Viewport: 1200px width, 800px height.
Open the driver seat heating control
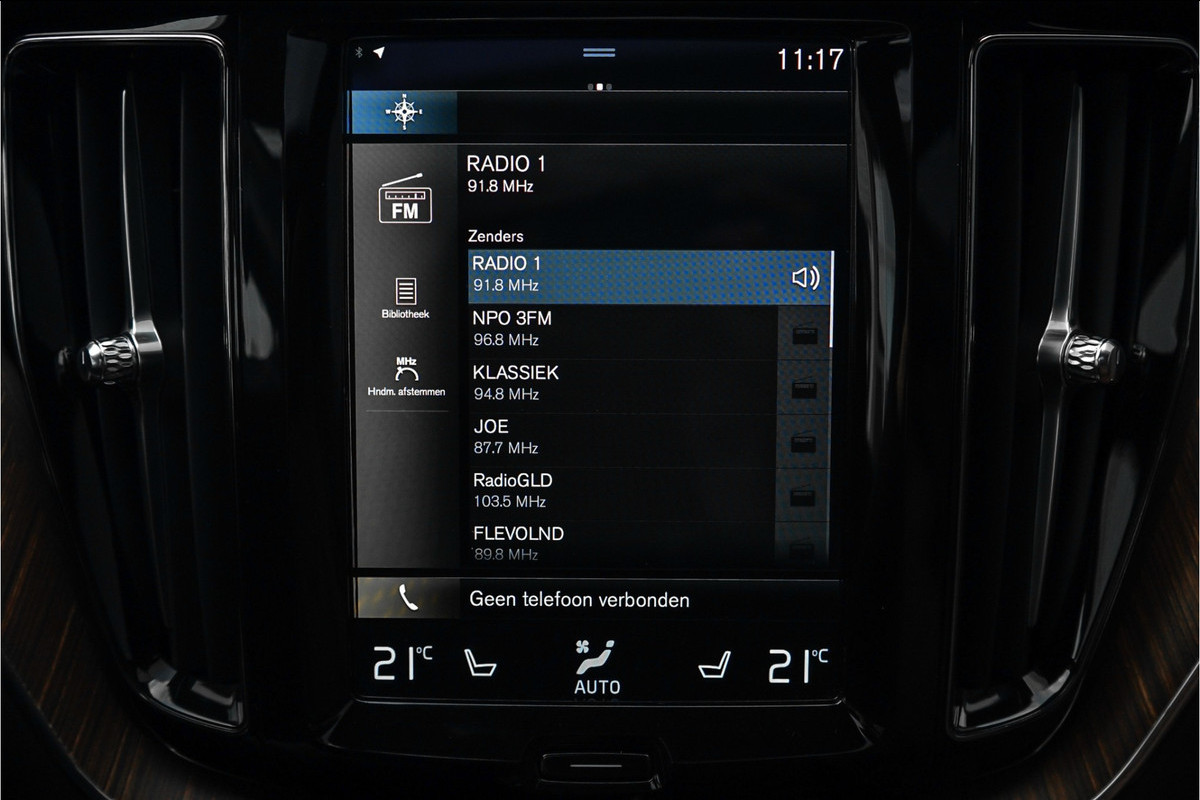click(x=480, y=664)
